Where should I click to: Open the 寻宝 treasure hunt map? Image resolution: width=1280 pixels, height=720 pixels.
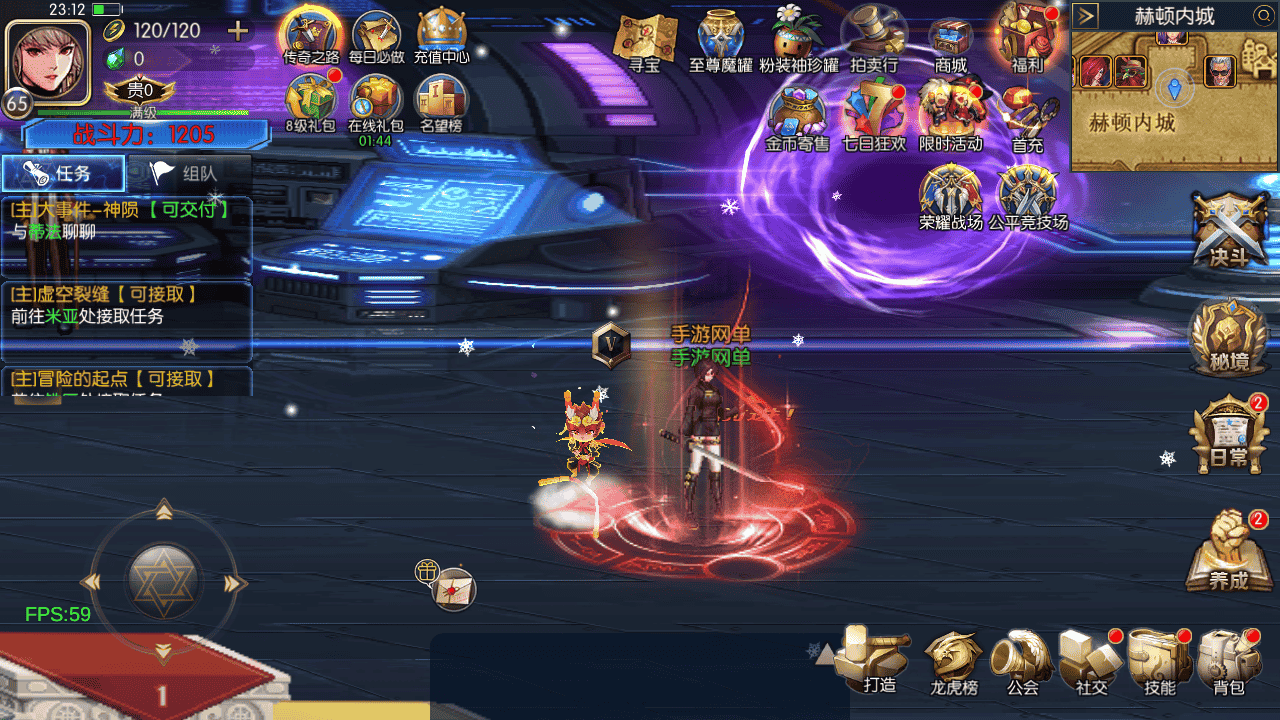(644, 42)
